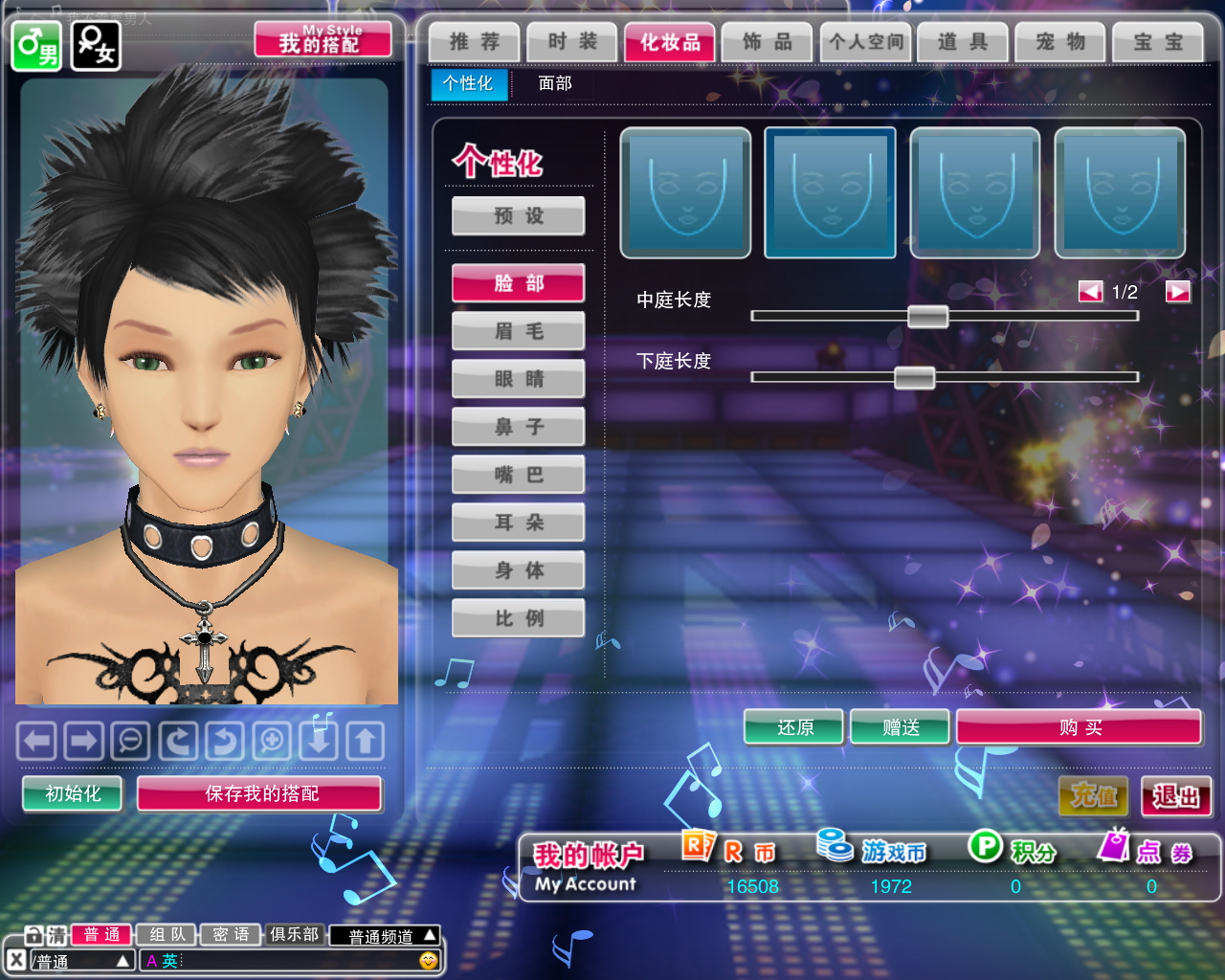Image resolution: width=1225 pixels, height=980 pixels.
Task: Save outfit with 保存我的搭配
Action: pos(260,793)
